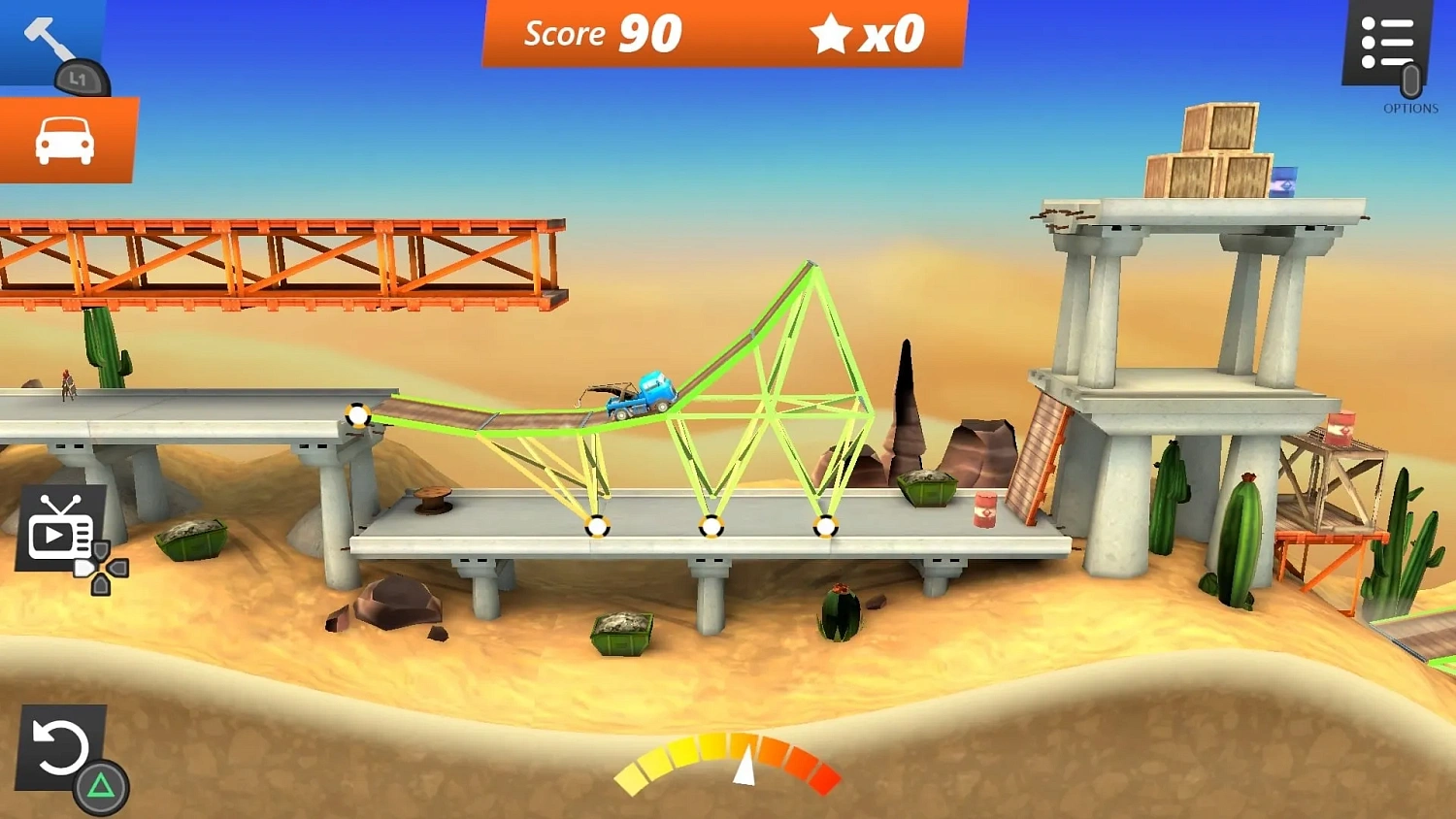This screenshot has width=1456, height=819.
Task: Select the middle bridge anchor node
Action: click(x=711, y=529)
